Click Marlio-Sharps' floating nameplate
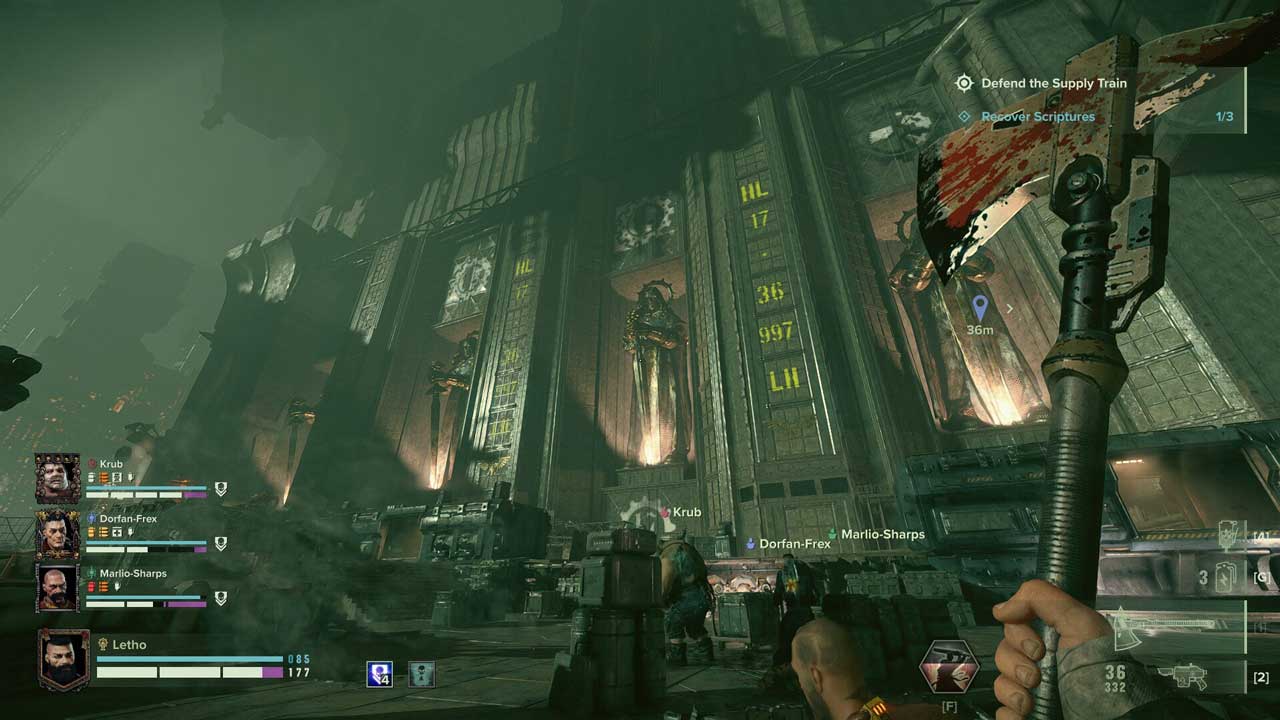The height and width of the screenshot is (720, 1280). pyautogui.click(x=881, y=535)
